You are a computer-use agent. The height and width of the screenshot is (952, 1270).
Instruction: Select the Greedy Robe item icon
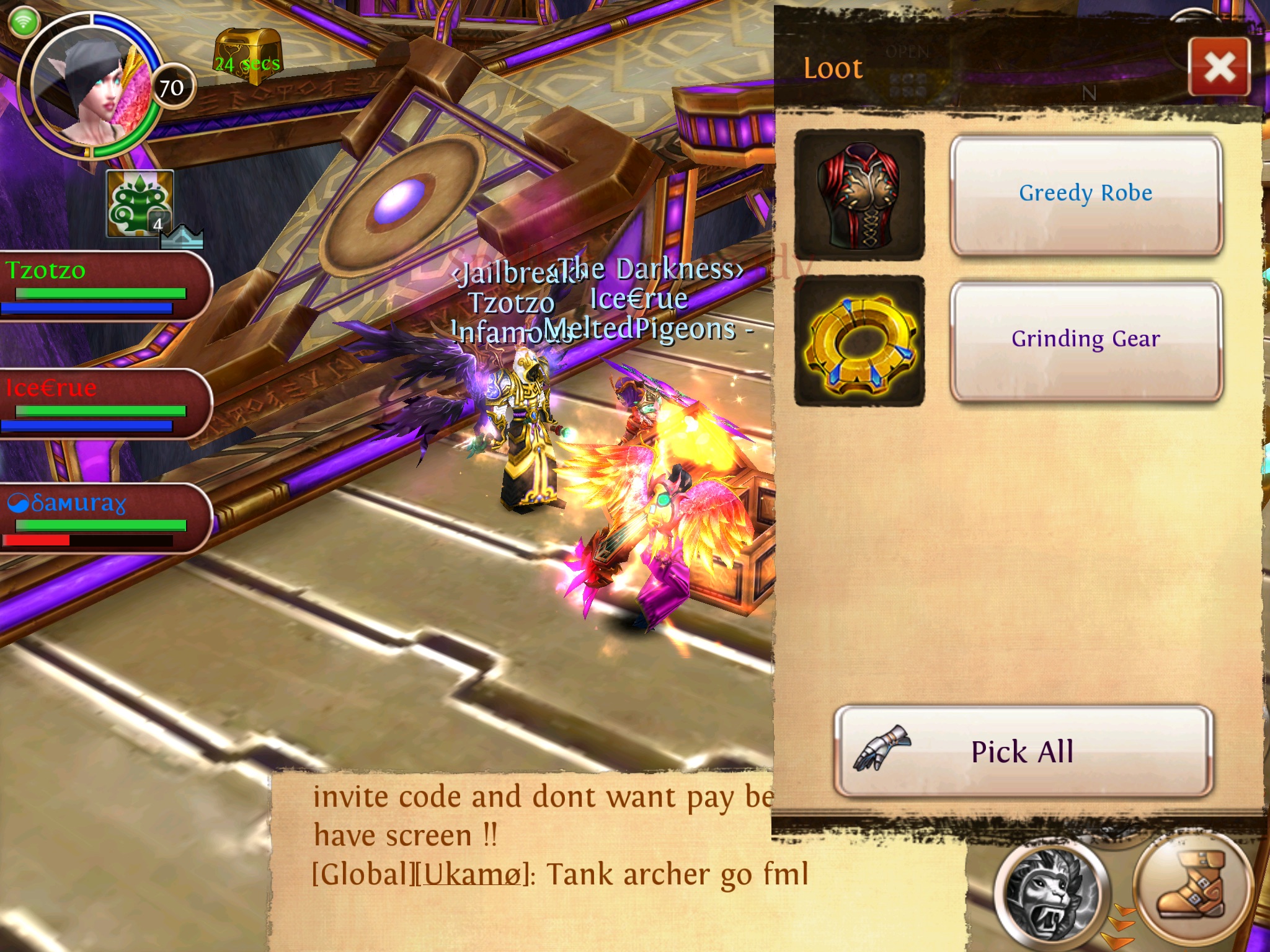pyautogui.click(x=859, y=195)
